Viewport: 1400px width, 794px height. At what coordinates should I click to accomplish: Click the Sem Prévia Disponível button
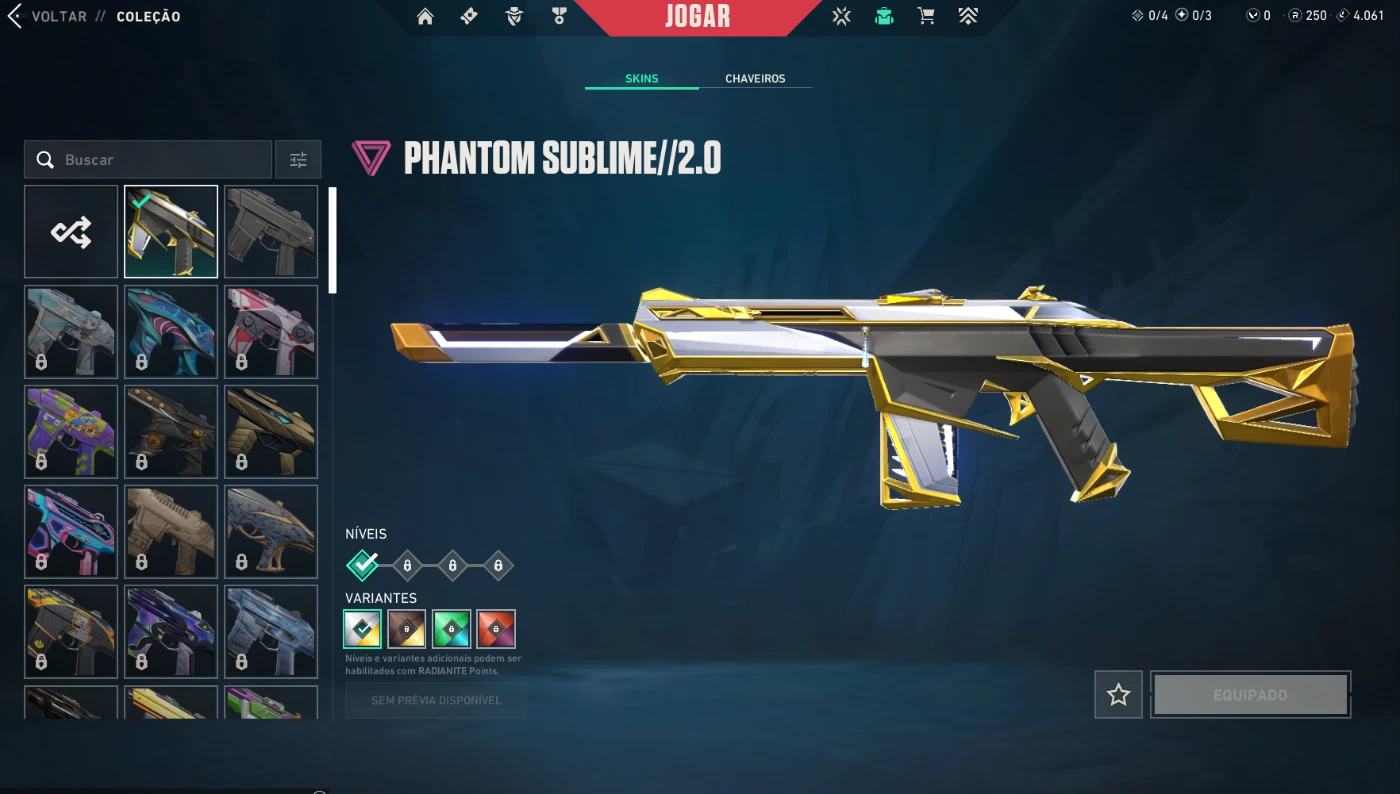point(435,700)
